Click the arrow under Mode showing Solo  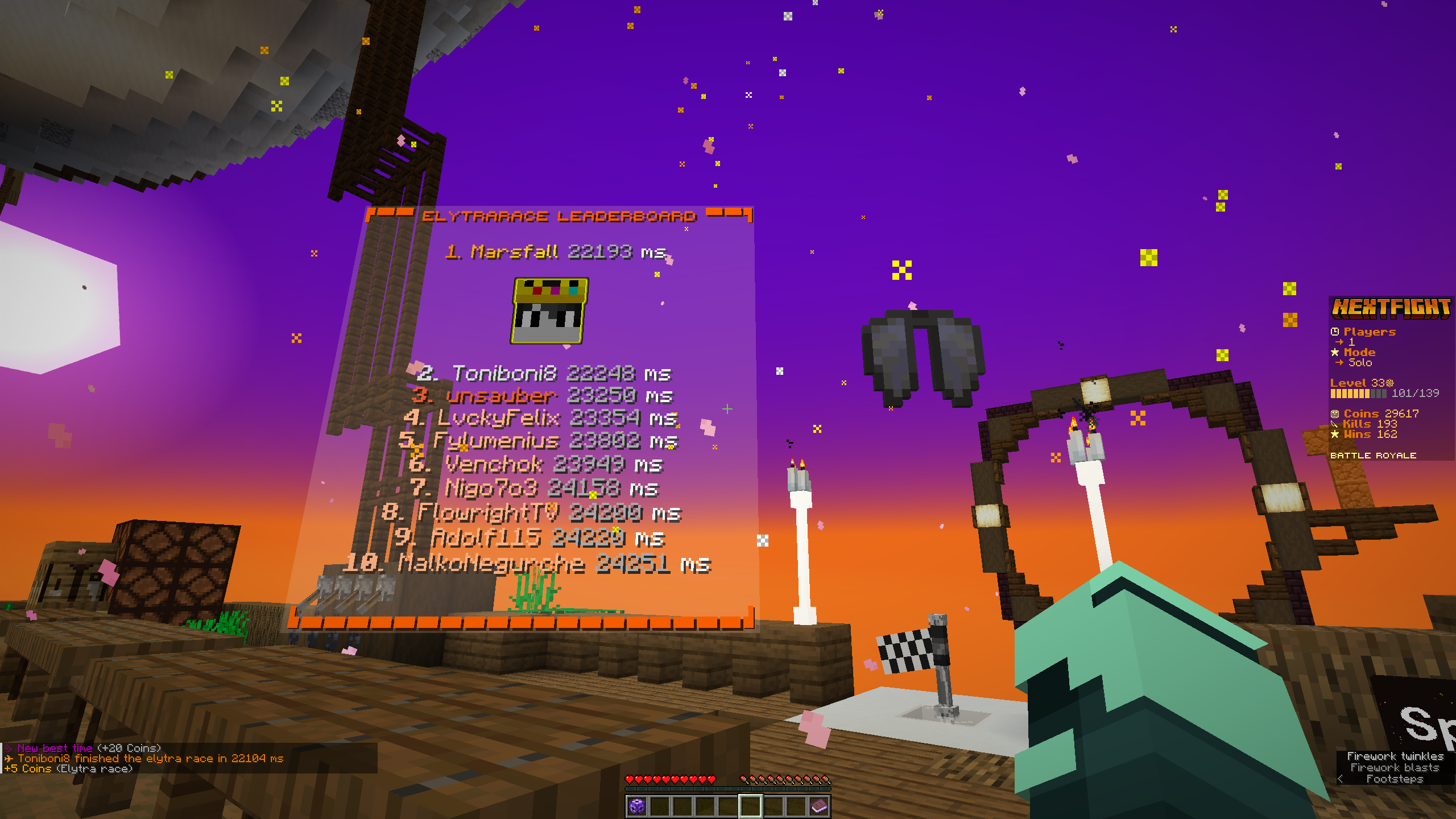(1339, 362)
